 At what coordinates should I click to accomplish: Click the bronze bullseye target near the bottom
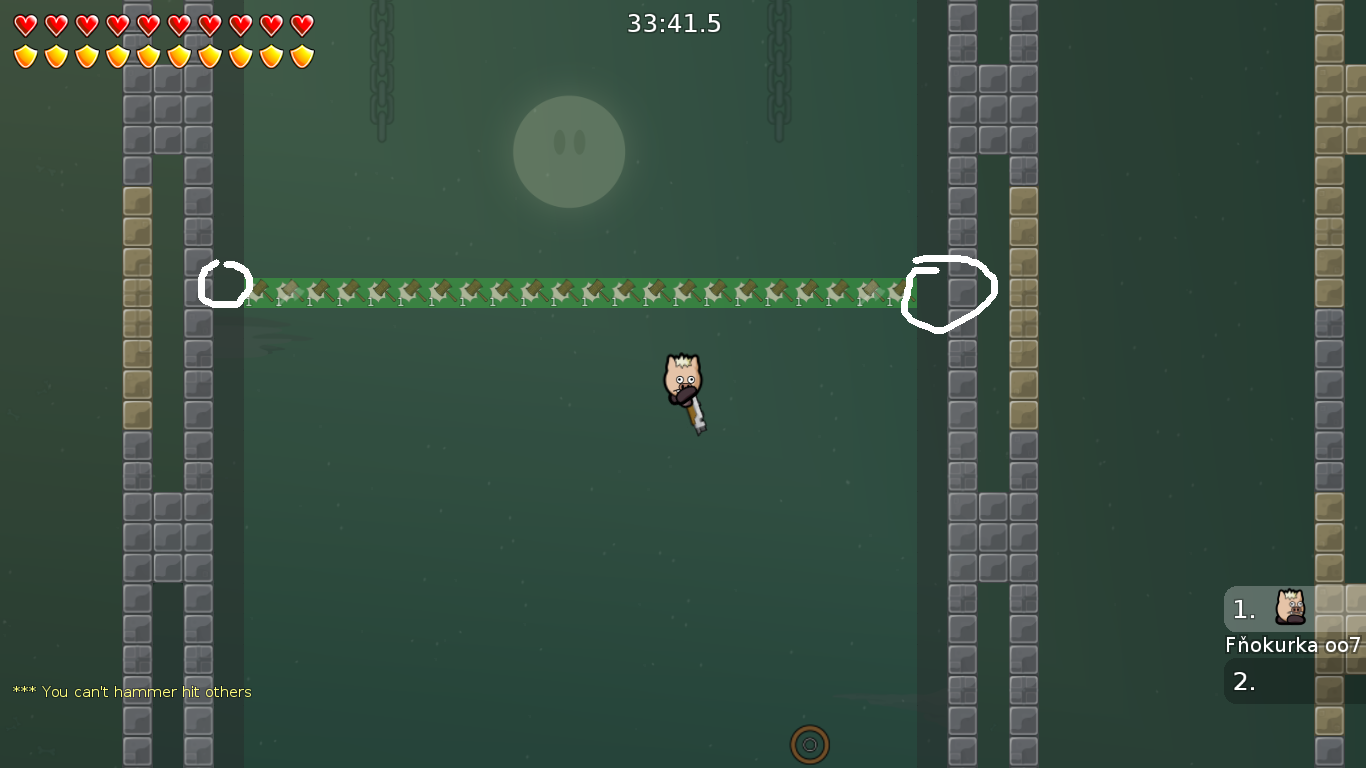[810, 744]
